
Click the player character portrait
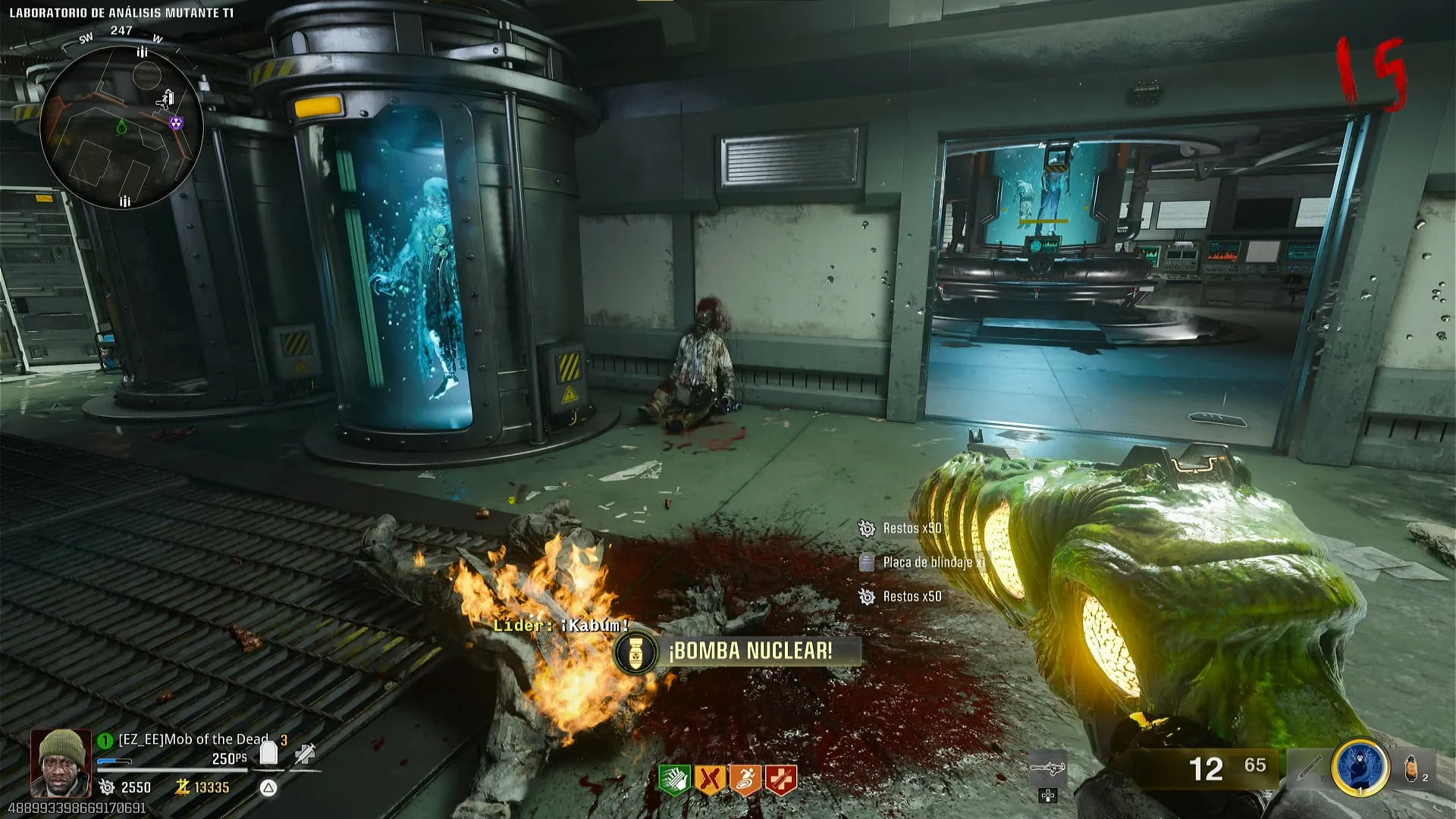click(60, 762)
